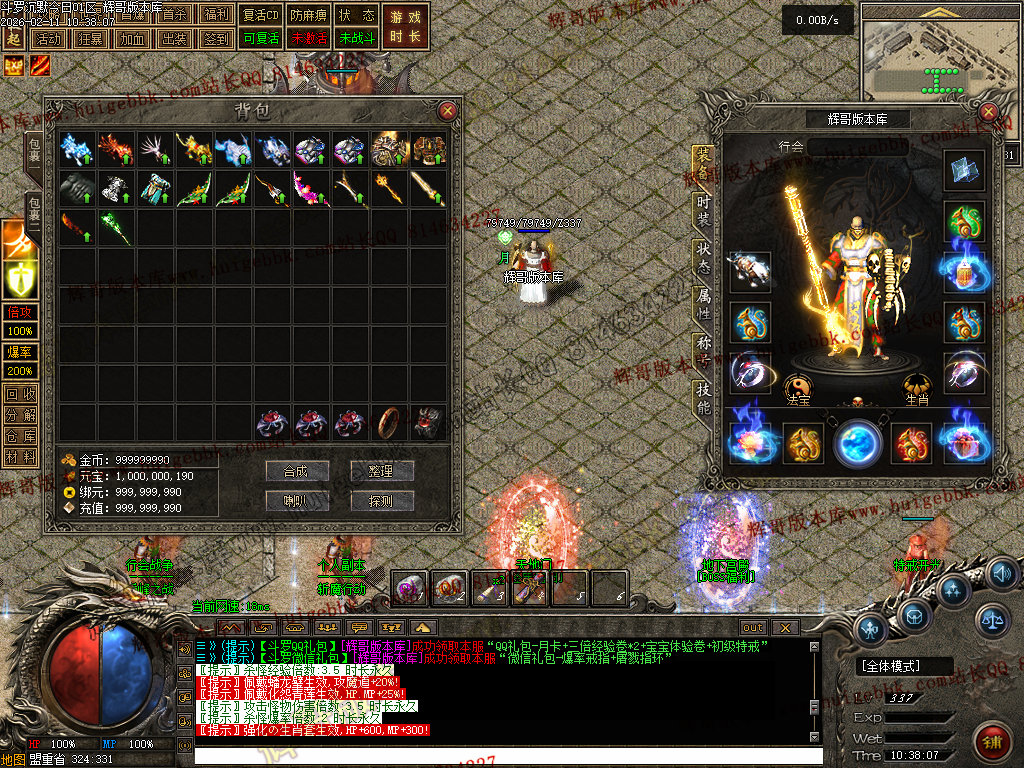Sort the bag with 整理
This screenshot has height=768, width=1024.
(381, 471)
